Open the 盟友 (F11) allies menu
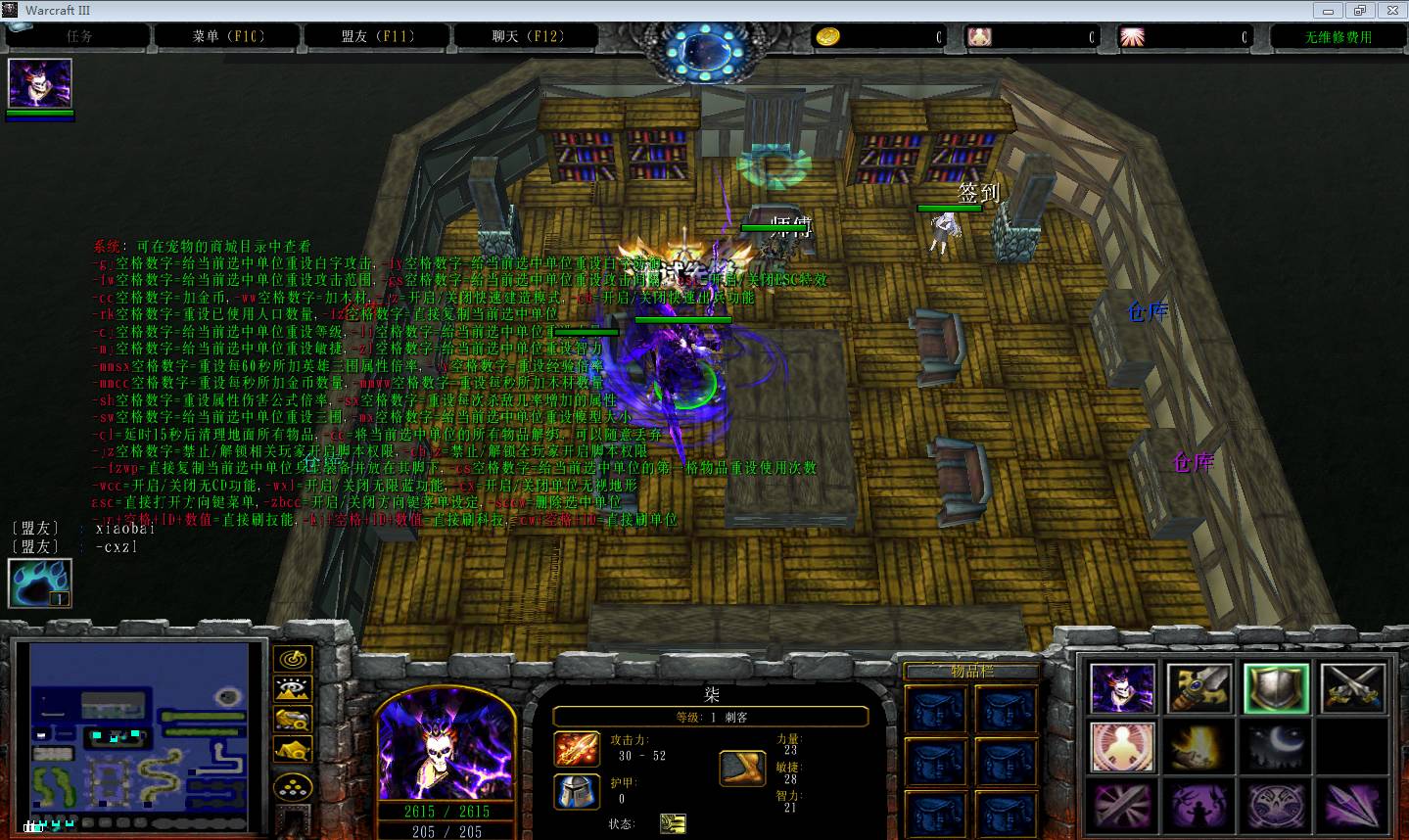 point(378,36)
